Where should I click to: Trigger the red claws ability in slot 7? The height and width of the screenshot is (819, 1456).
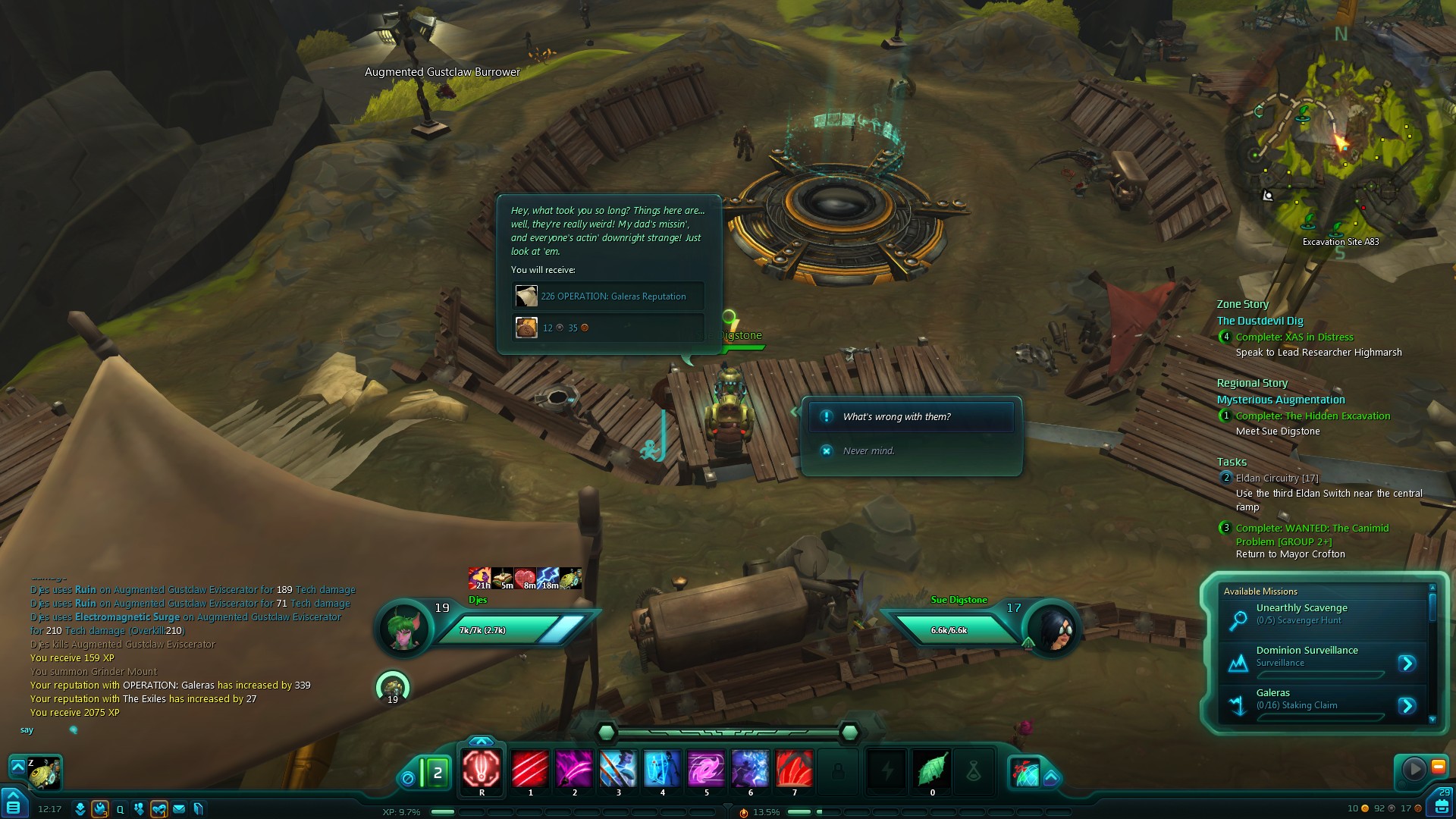(794, 768)
